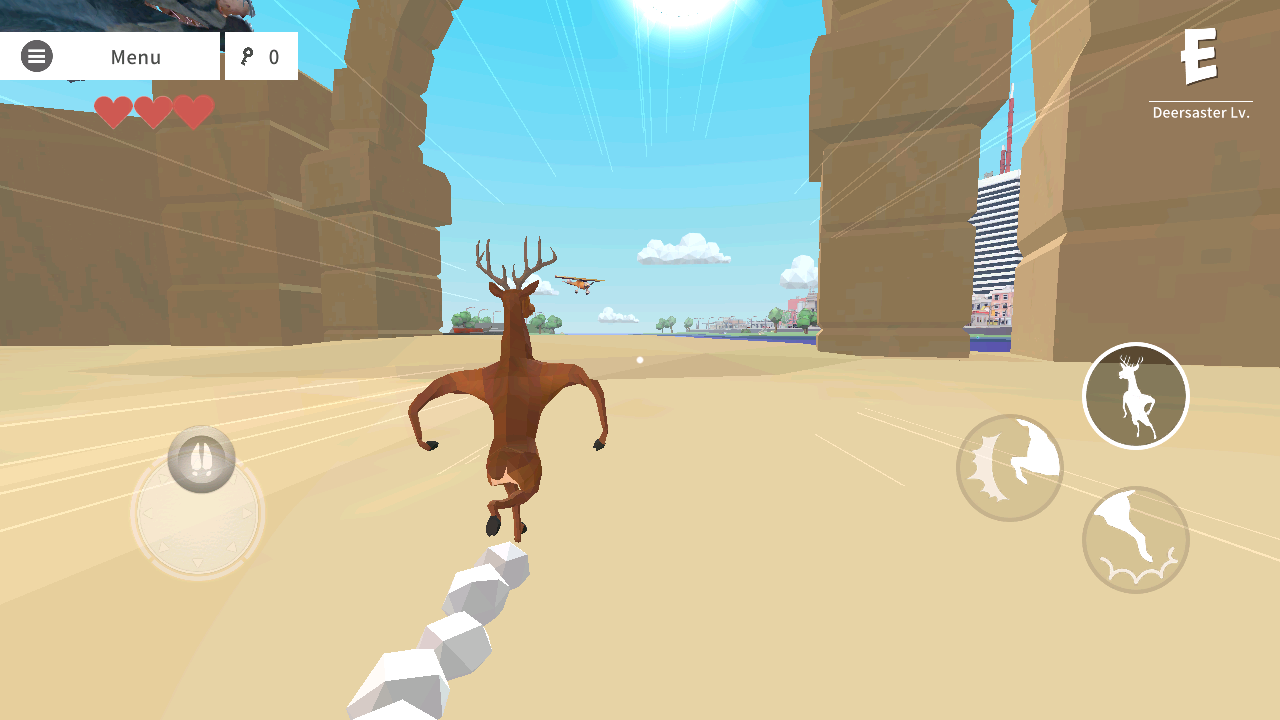Activate the deer kick ability icon
The height and width of the screenshot is (720, 1280).
coord(1136,539)
